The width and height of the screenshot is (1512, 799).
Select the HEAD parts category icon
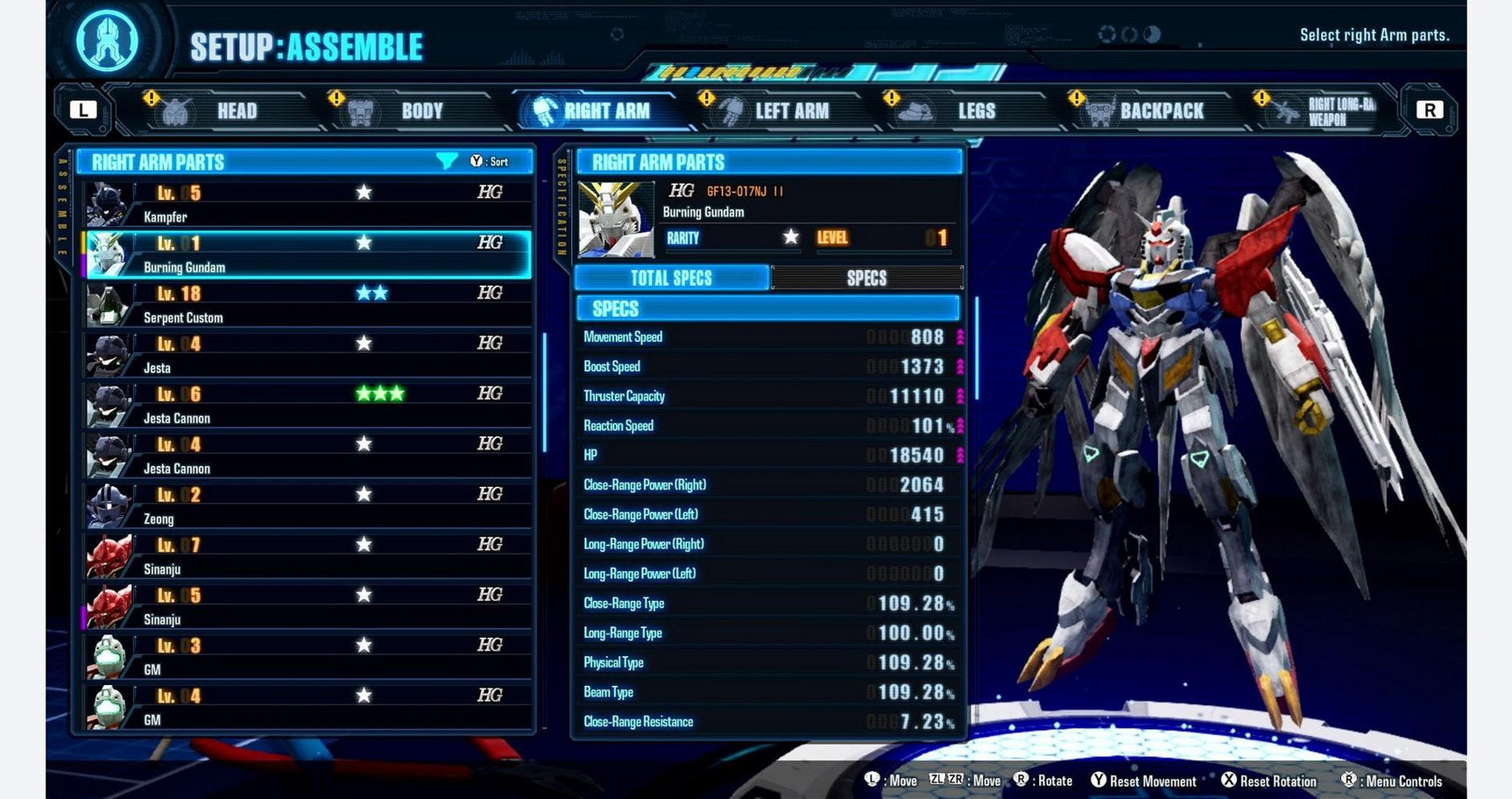tap(177, 110)
